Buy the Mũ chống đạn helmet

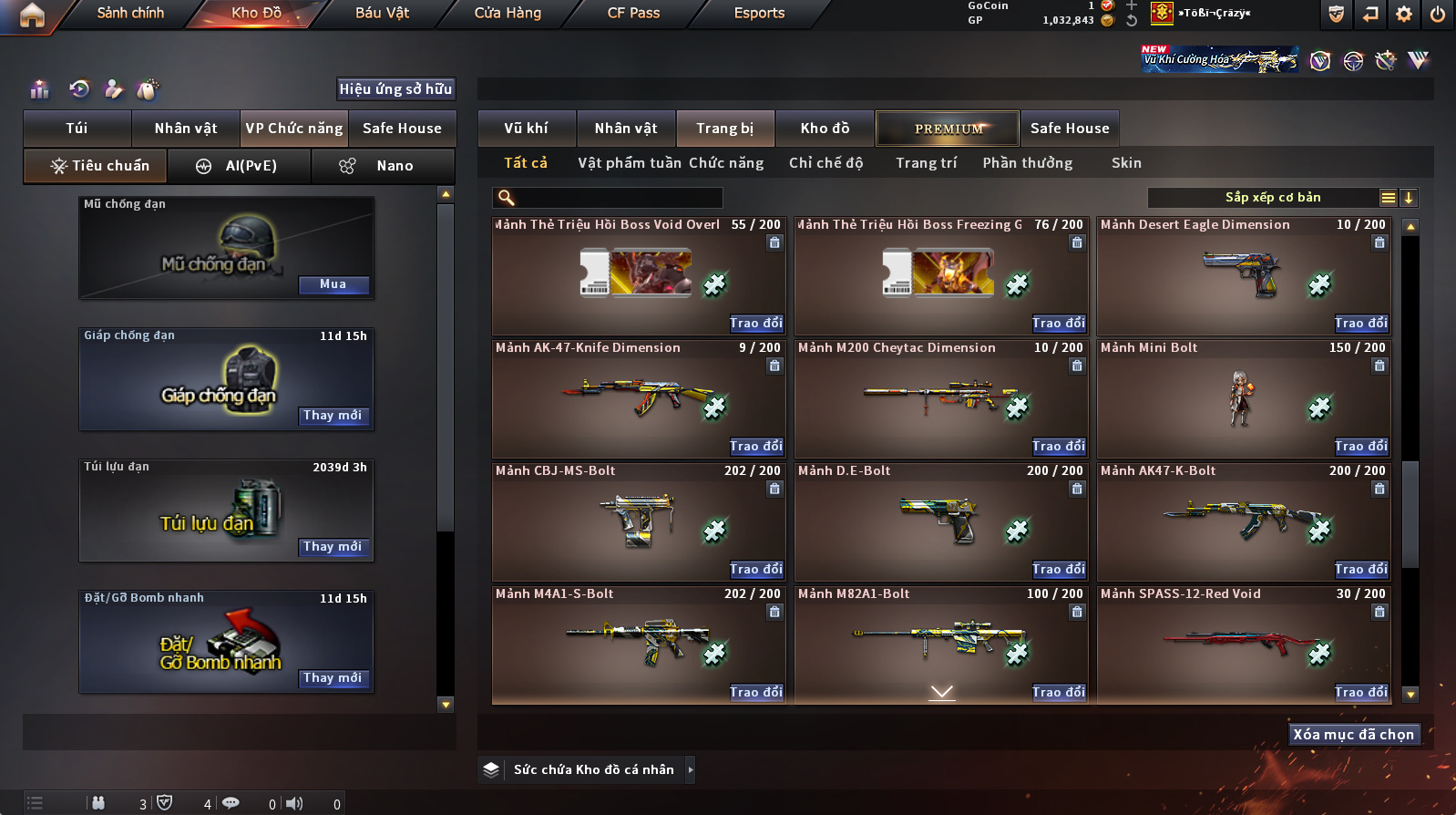click(333, 284)
